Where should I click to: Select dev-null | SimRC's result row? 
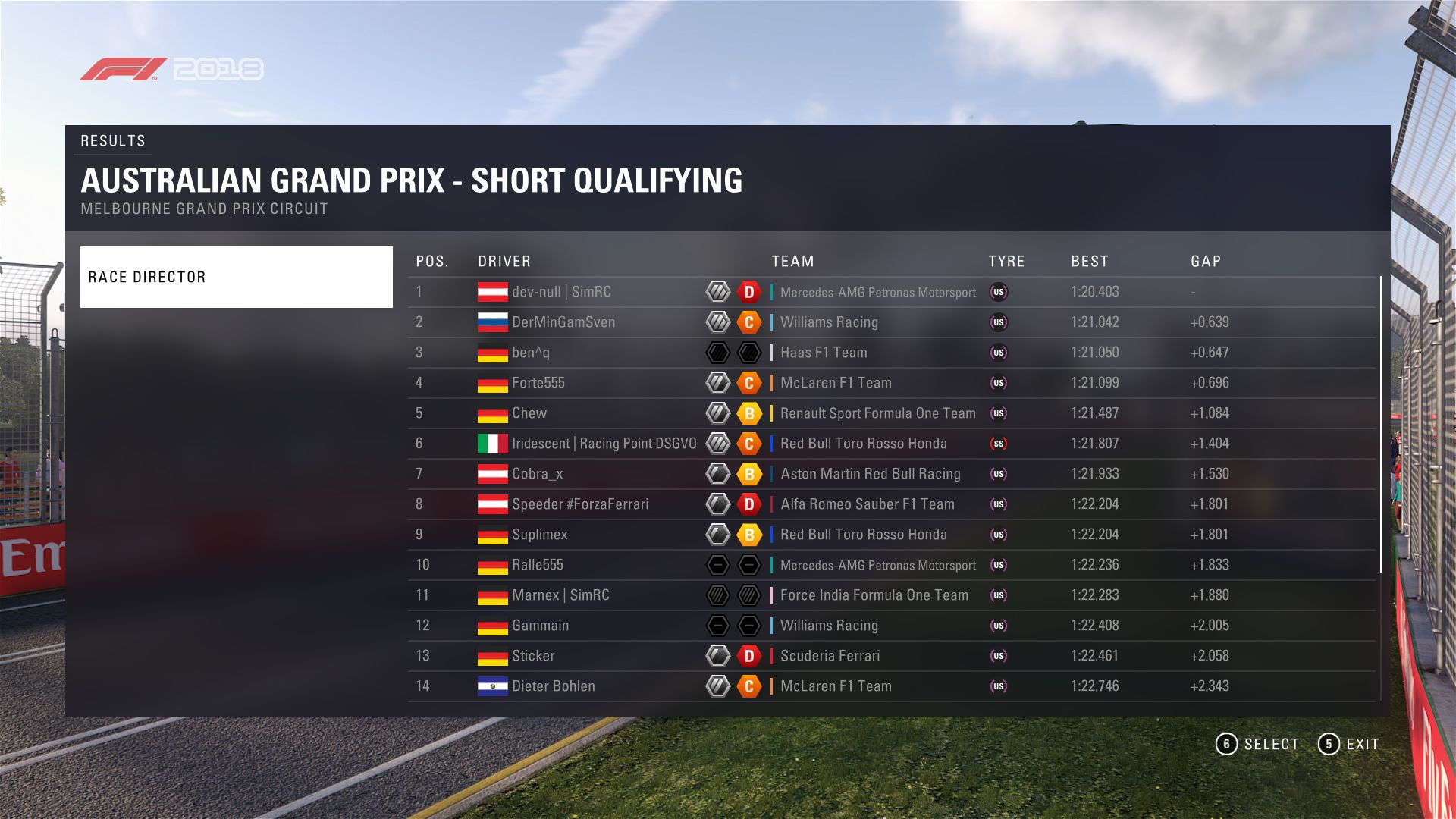click(x=561, y=292)
